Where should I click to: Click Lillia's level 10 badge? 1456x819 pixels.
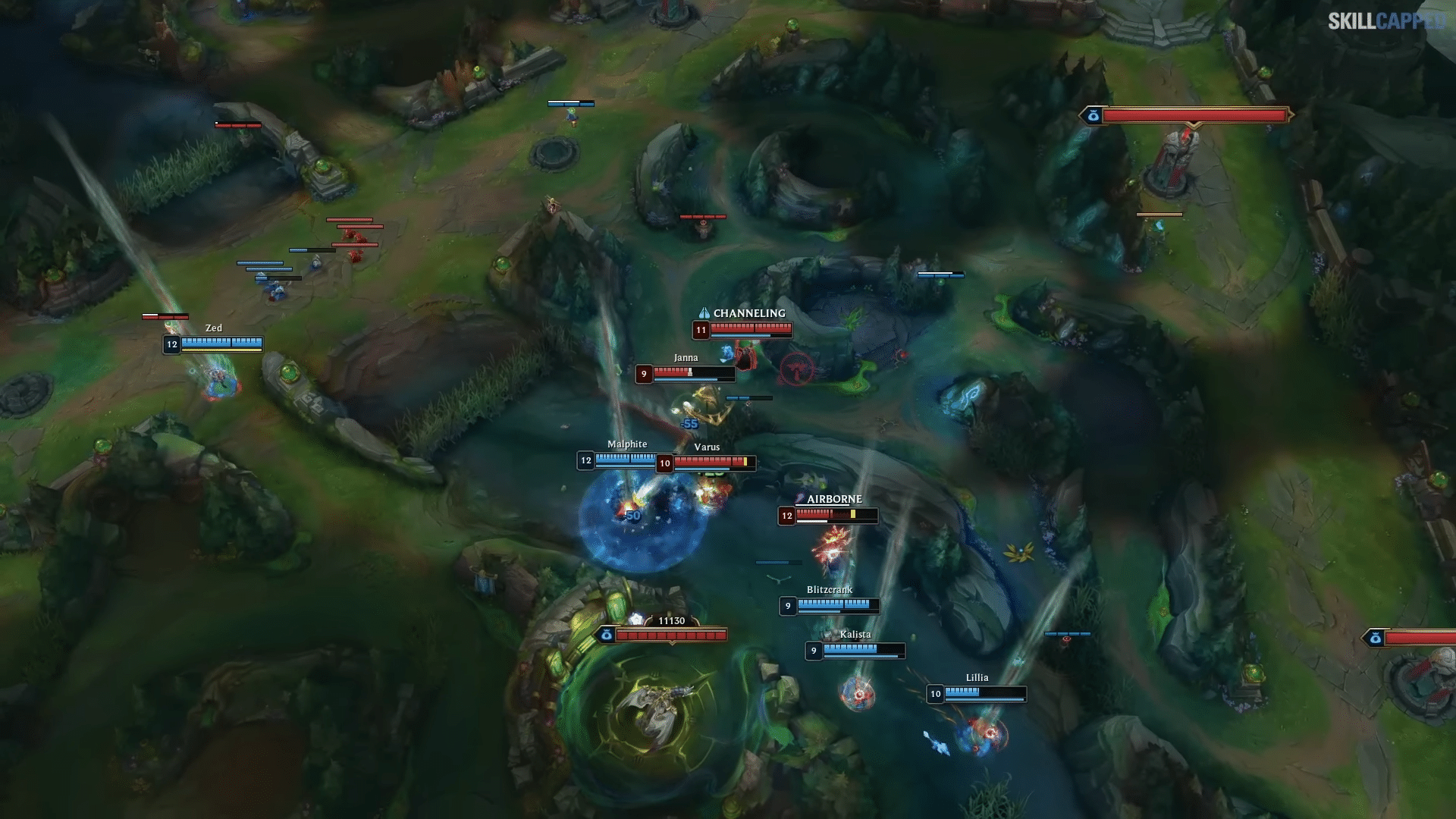point(934,694)
